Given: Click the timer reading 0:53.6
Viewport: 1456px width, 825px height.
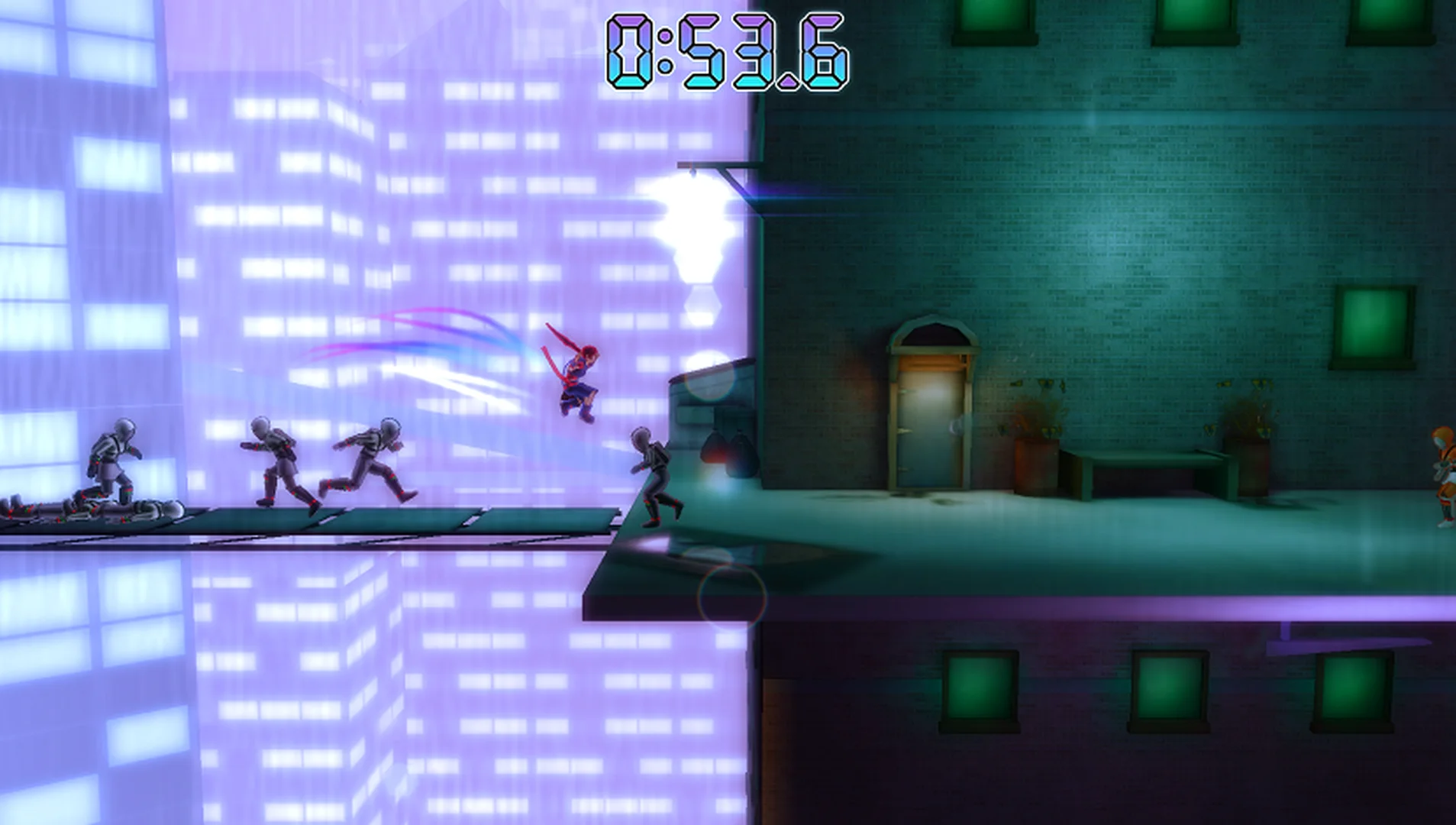Looking at the screenshot, I should tap(725, 50).
